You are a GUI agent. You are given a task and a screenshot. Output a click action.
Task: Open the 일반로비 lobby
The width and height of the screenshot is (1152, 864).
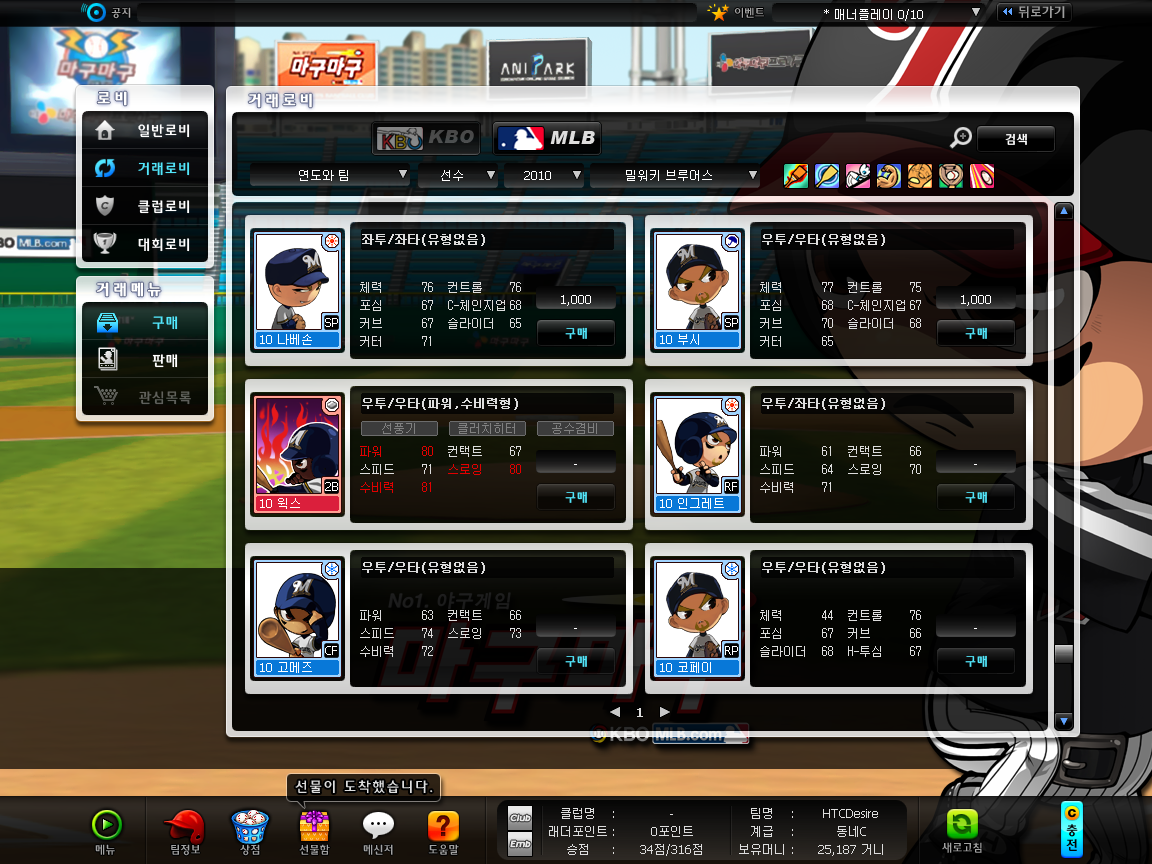pyautogui.click(x=145, y=130)
